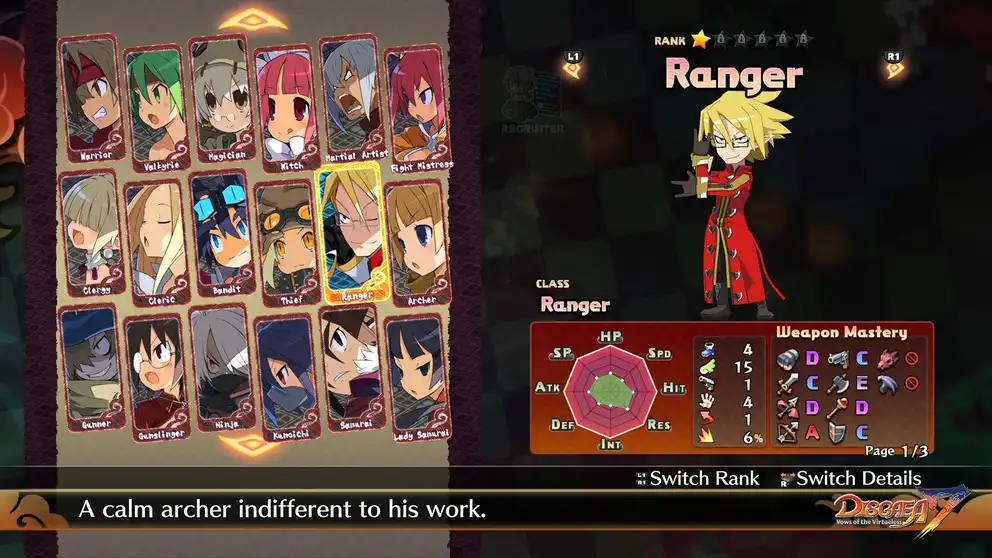Choose the Bandit class card
Image resolution: width=992 pixels, height=558 pixels.
coord(219,239)
